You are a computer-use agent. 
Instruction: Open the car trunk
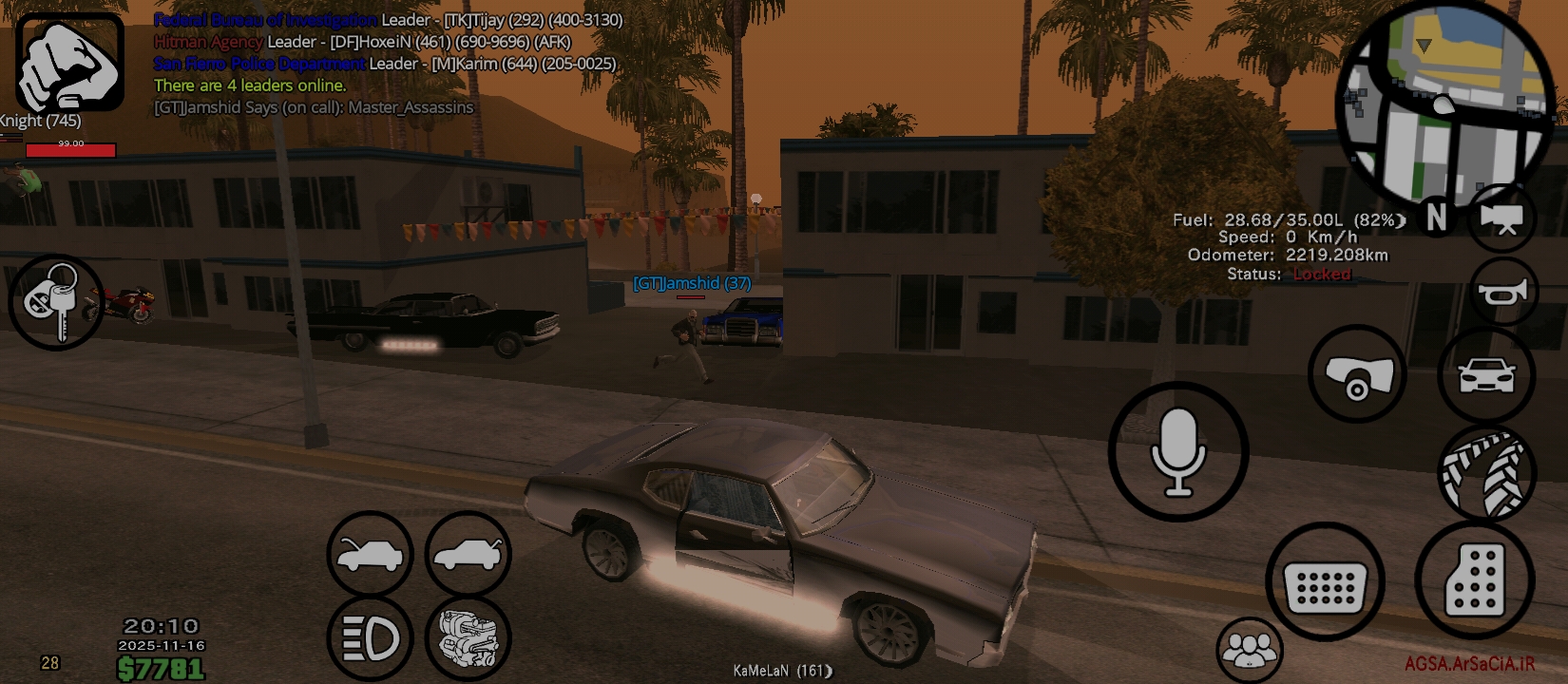pos(468,555)
